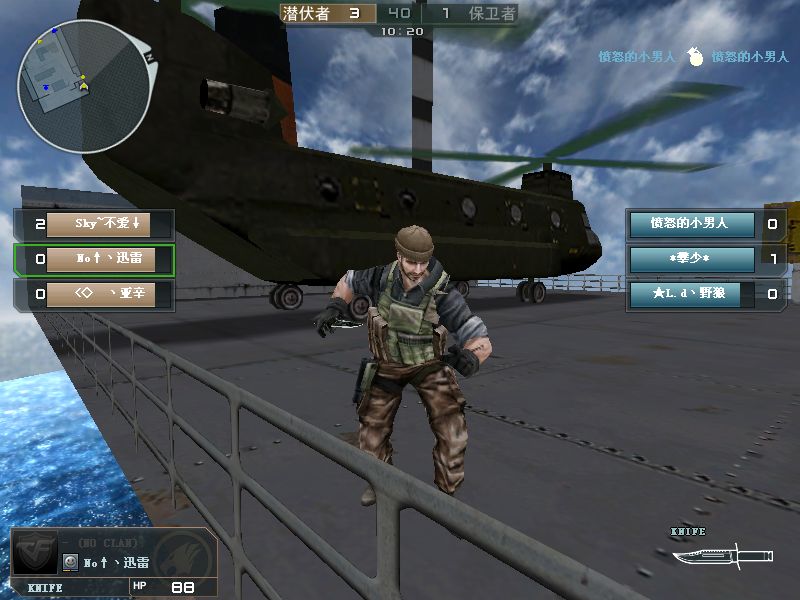This screenshot has height=600, width=800.
Task: Click the knife weapon icon
Action: click(722, 555)
